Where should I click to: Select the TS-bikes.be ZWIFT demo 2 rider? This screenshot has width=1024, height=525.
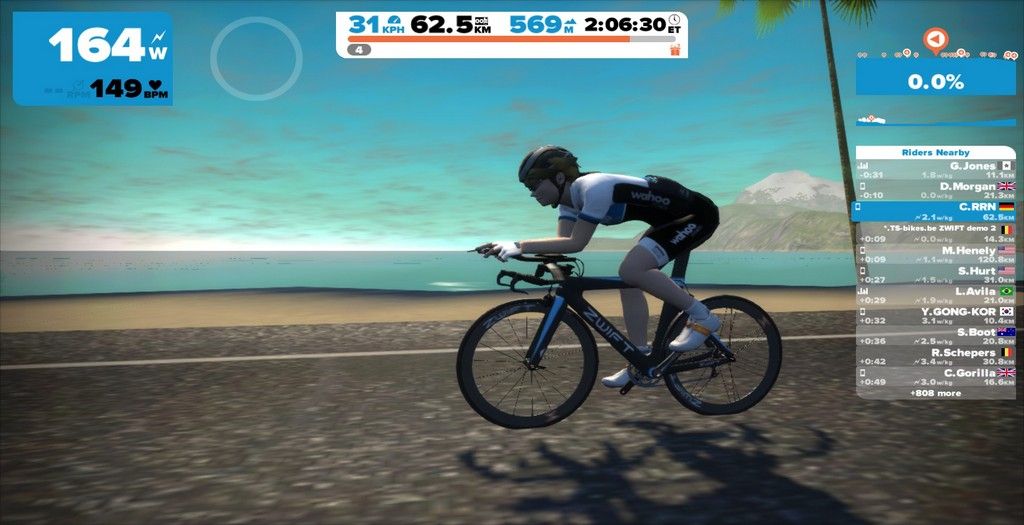(x=935, y=232)
